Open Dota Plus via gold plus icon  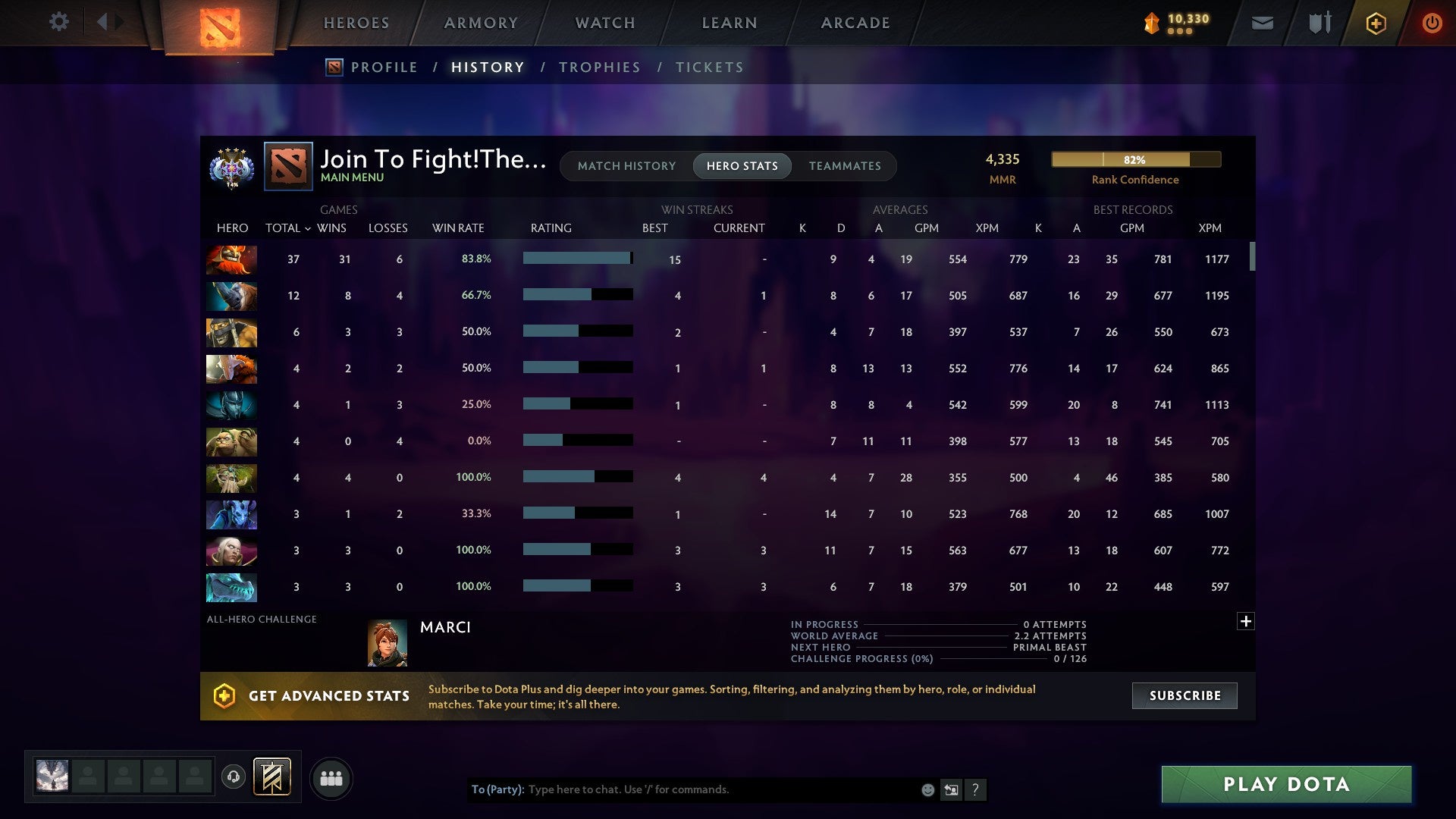(x=1375, y=24)
